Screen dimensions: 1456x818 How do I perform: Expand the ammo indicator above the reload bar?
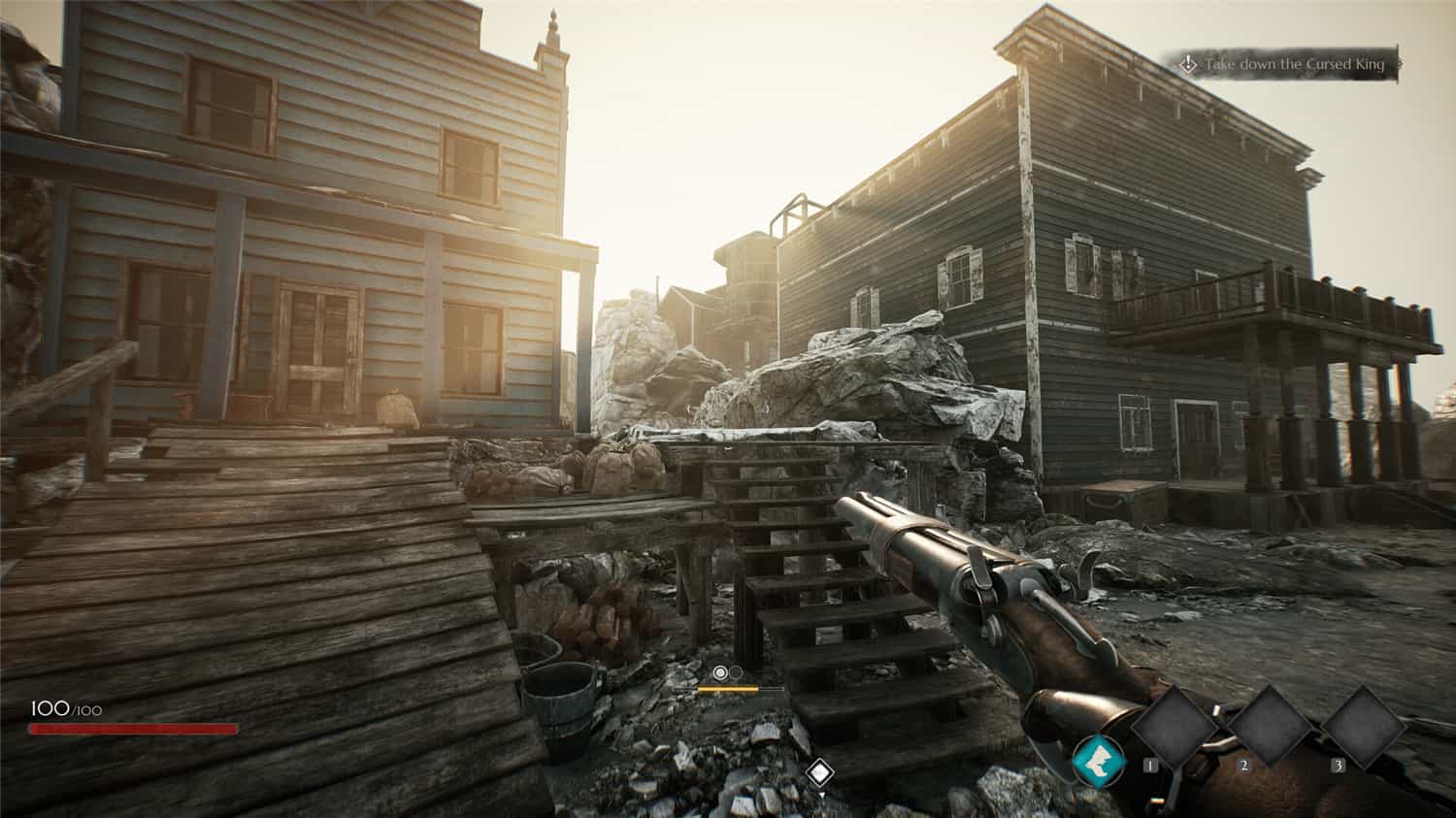point(727,672)
